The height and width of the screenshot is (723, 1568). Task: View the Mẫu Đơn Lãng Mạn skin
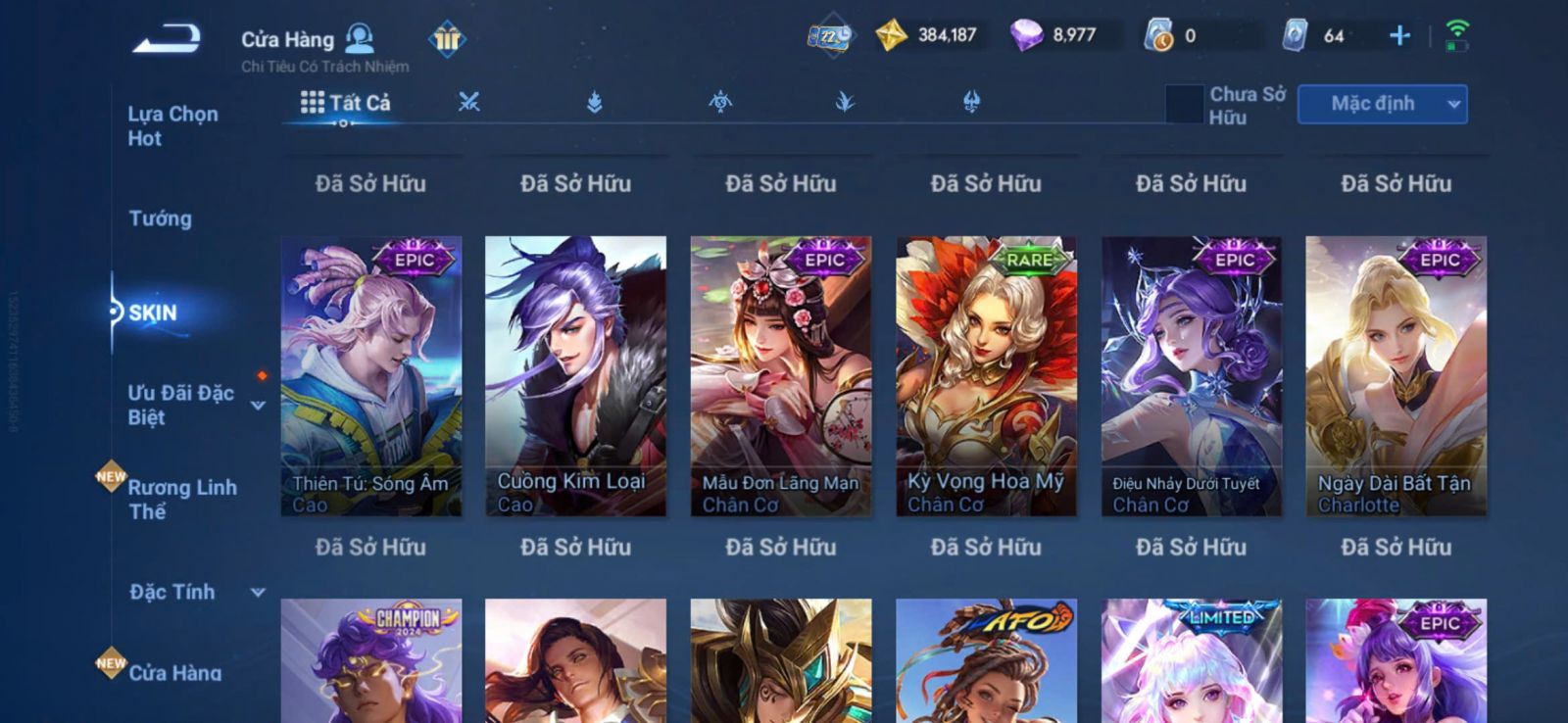tap(780, 375)
